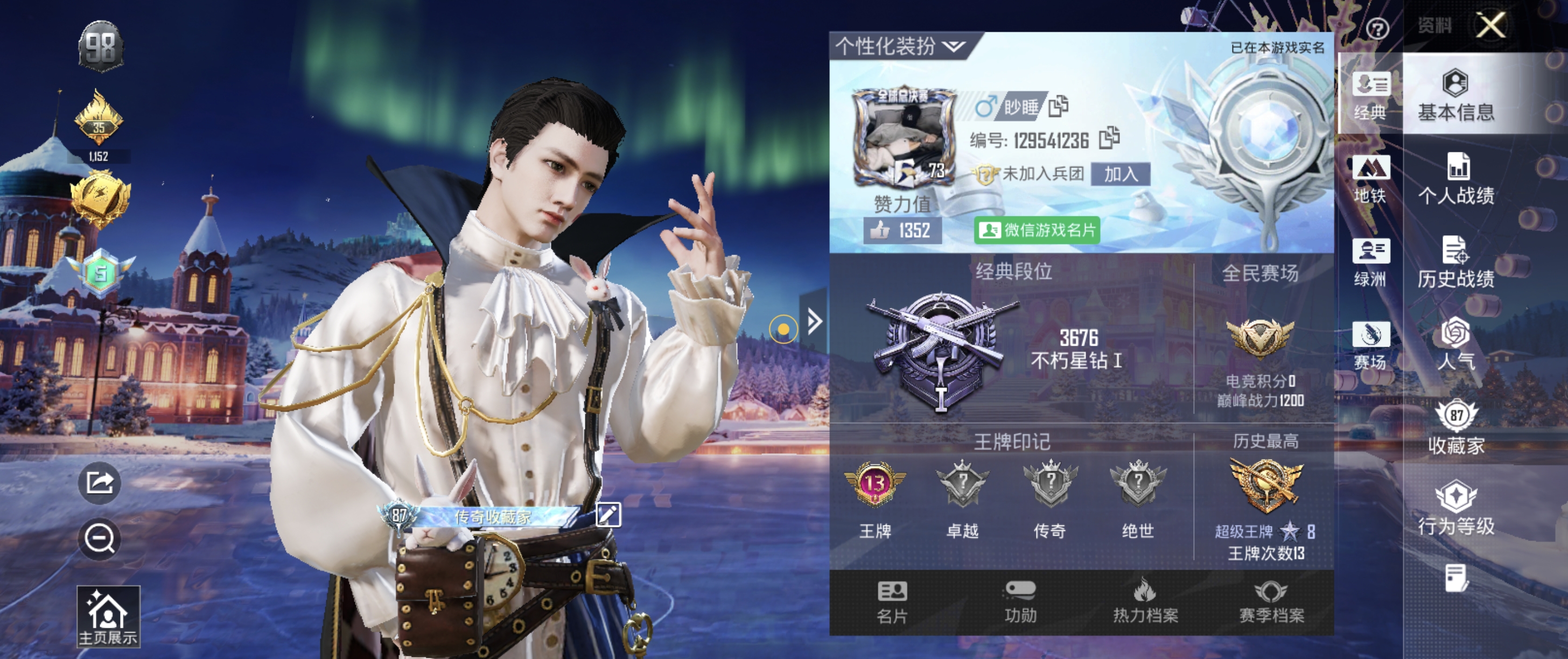Open 个人战绩 personal stats
Screen dimensions: 1568x659
coord(1456,179)
